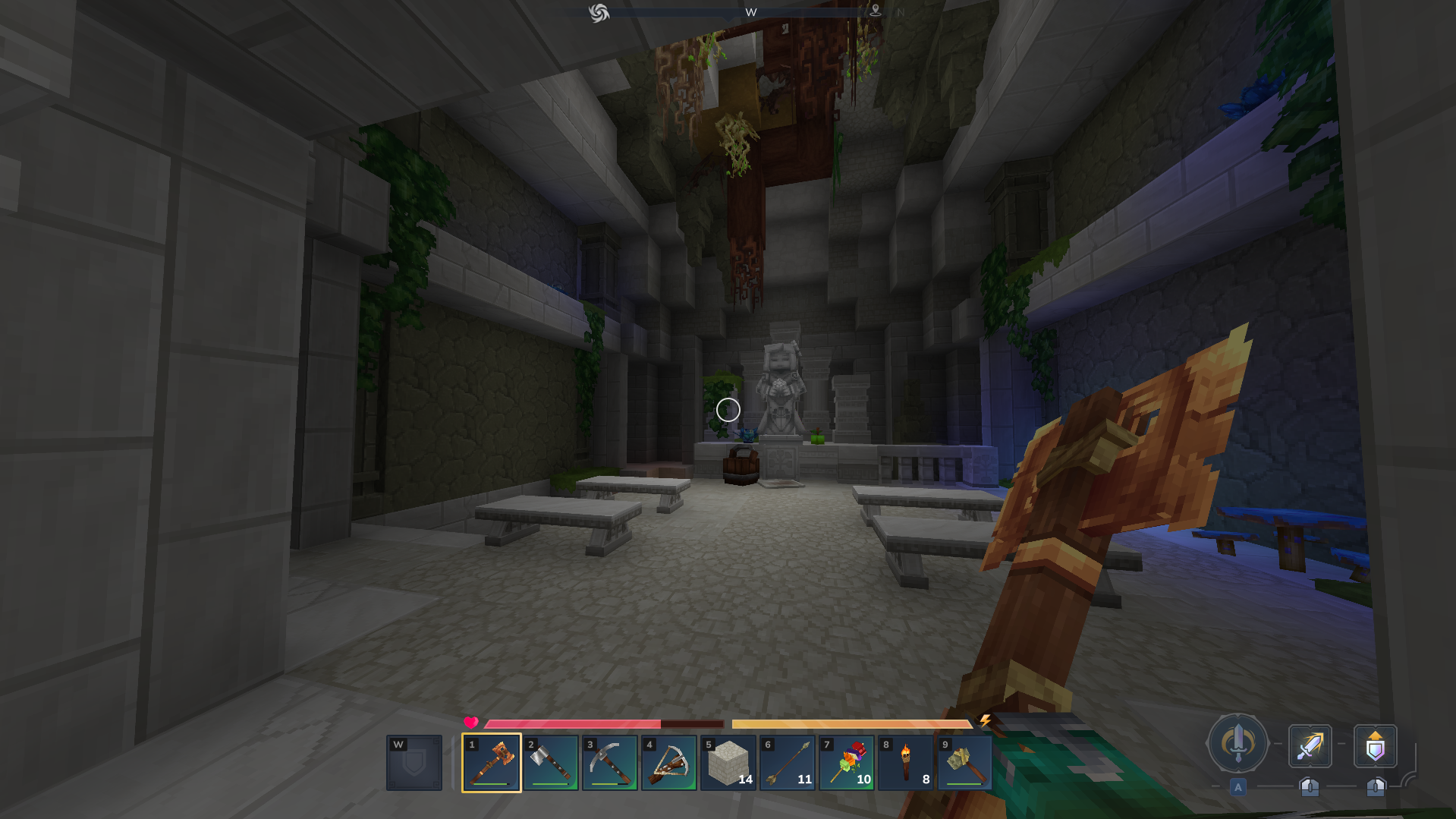The image size is (1456, 819).
Task: Click the swirl portal marker on compass
Action: [x=599, y=13]
